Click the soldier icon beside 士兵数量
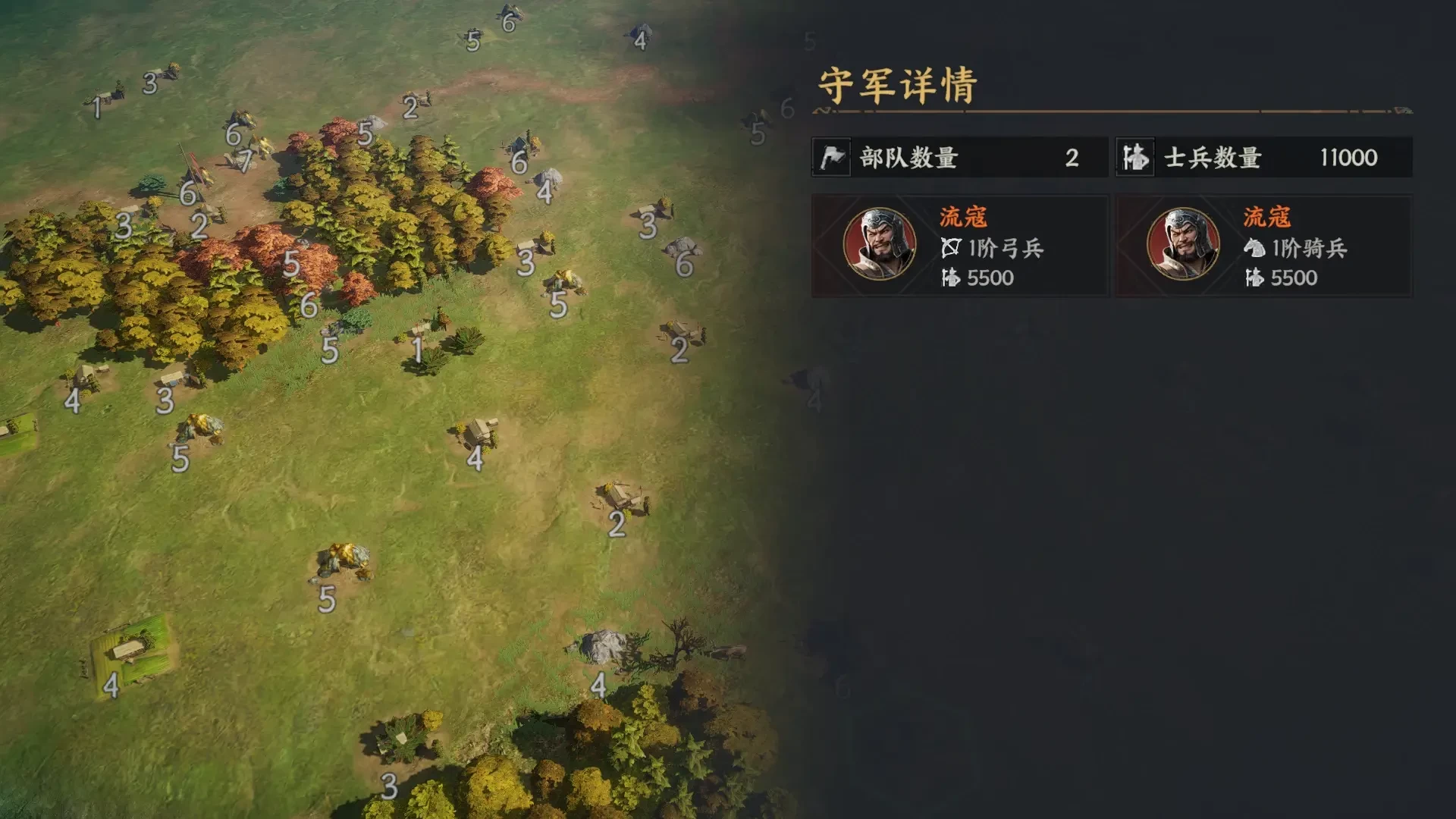The image size is (1456, 819). 1134,158
